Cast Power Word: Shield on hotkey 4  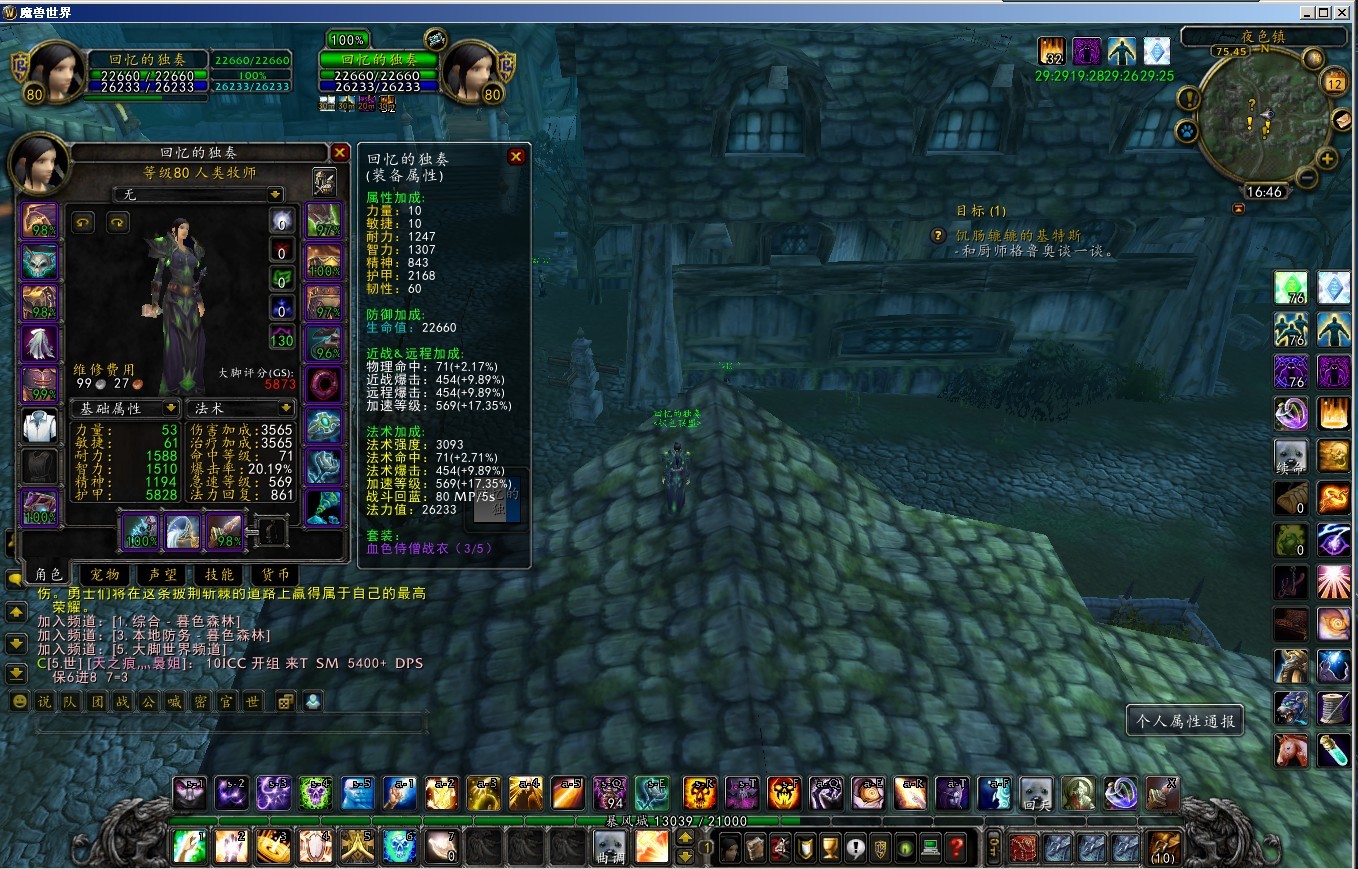tap(316, 845)
